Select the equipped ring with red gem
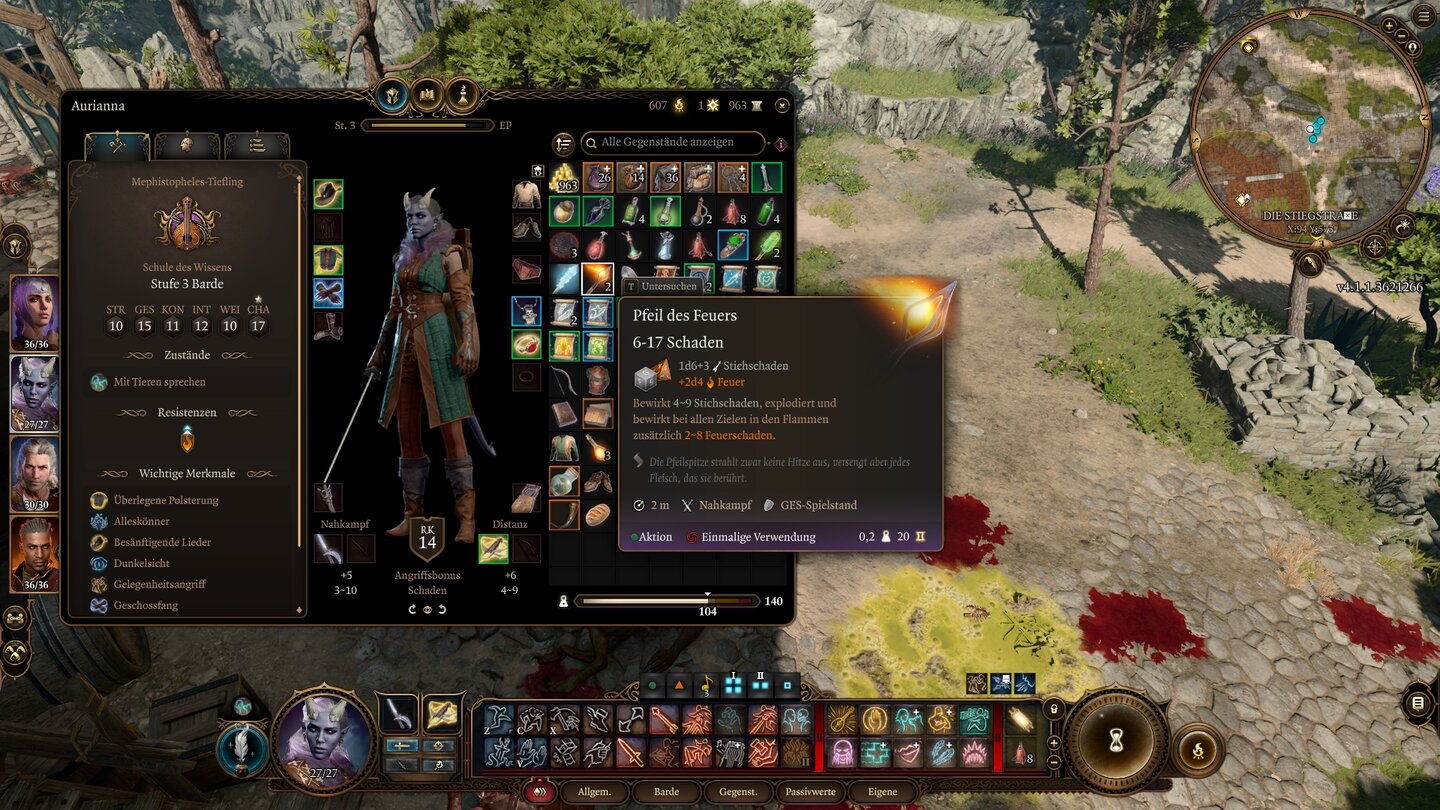1440x810 pixels. 526,344
